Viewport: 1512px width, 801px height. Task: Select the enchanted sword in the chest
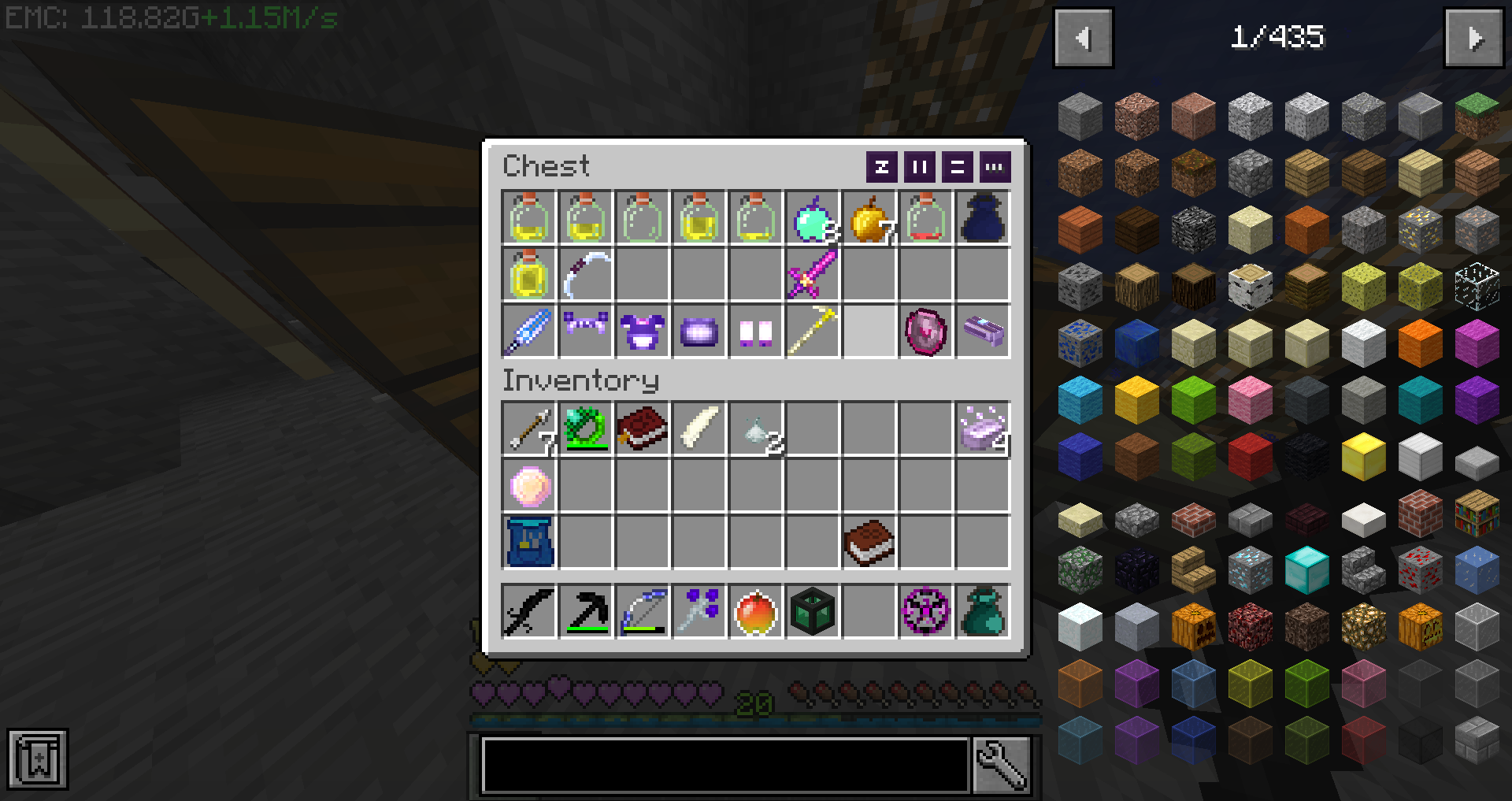[x=812, y=275]
